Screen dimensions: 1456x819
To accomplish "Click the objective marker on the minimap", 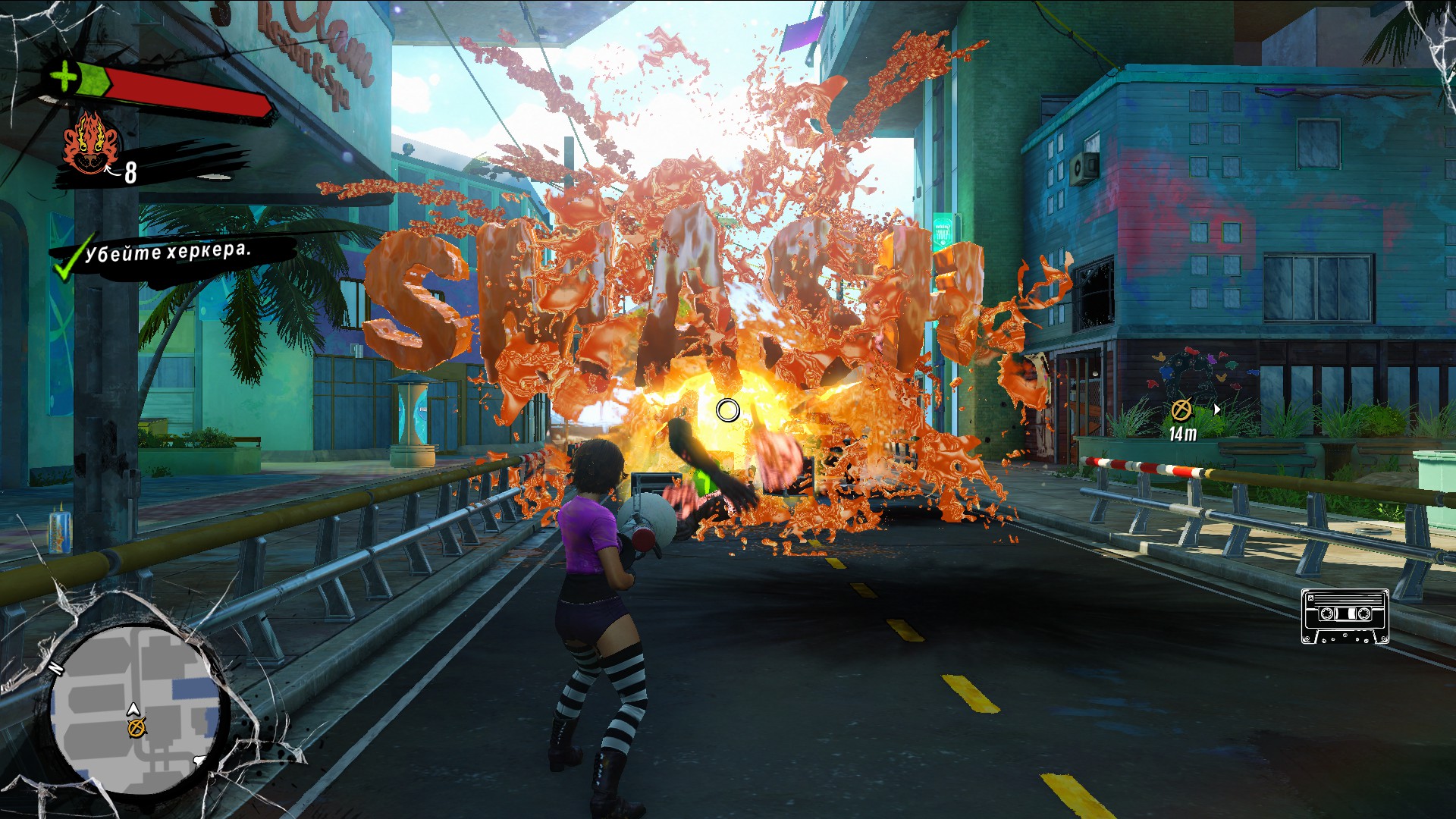I will [136, 729].
